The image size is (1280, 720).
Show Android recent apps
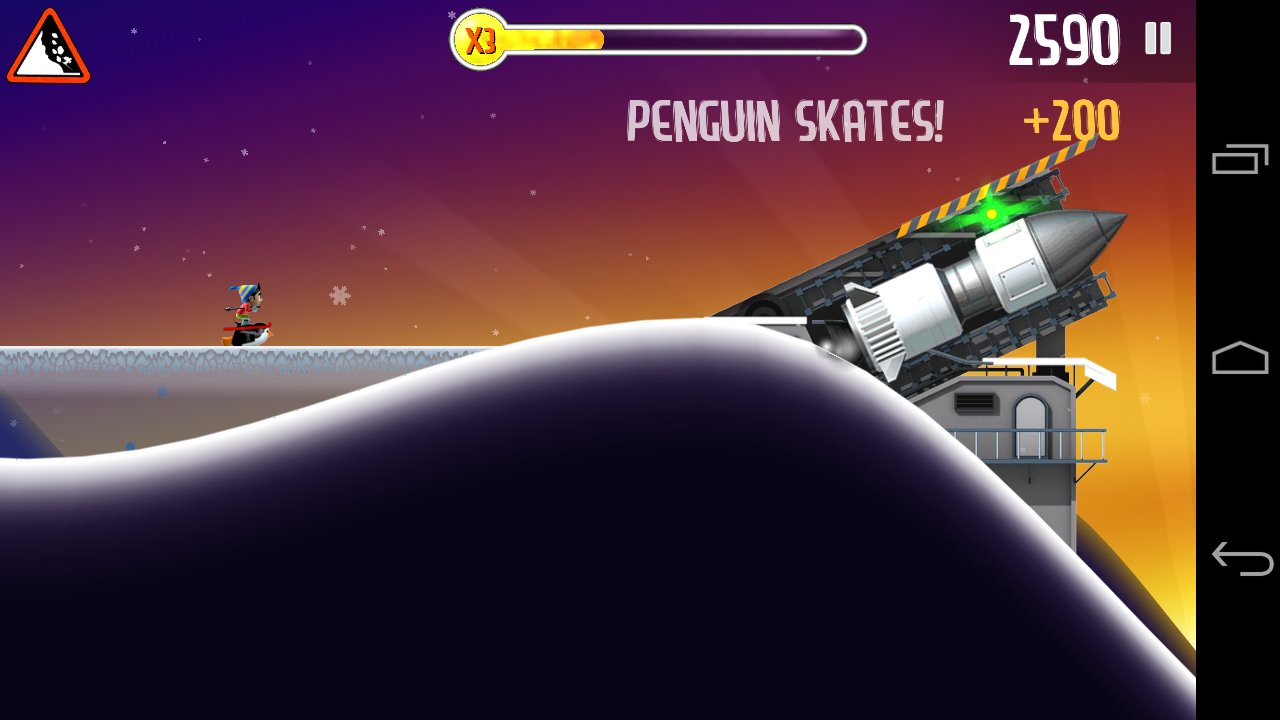[x=1240, y=159]
